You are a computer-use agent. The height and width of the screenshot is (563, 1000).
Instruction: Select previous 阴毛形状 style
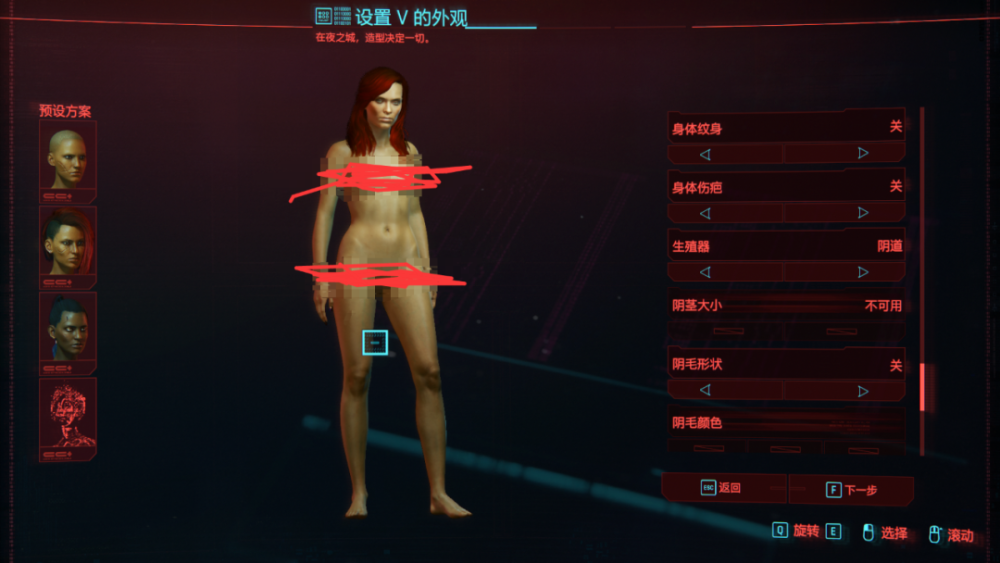705,390
